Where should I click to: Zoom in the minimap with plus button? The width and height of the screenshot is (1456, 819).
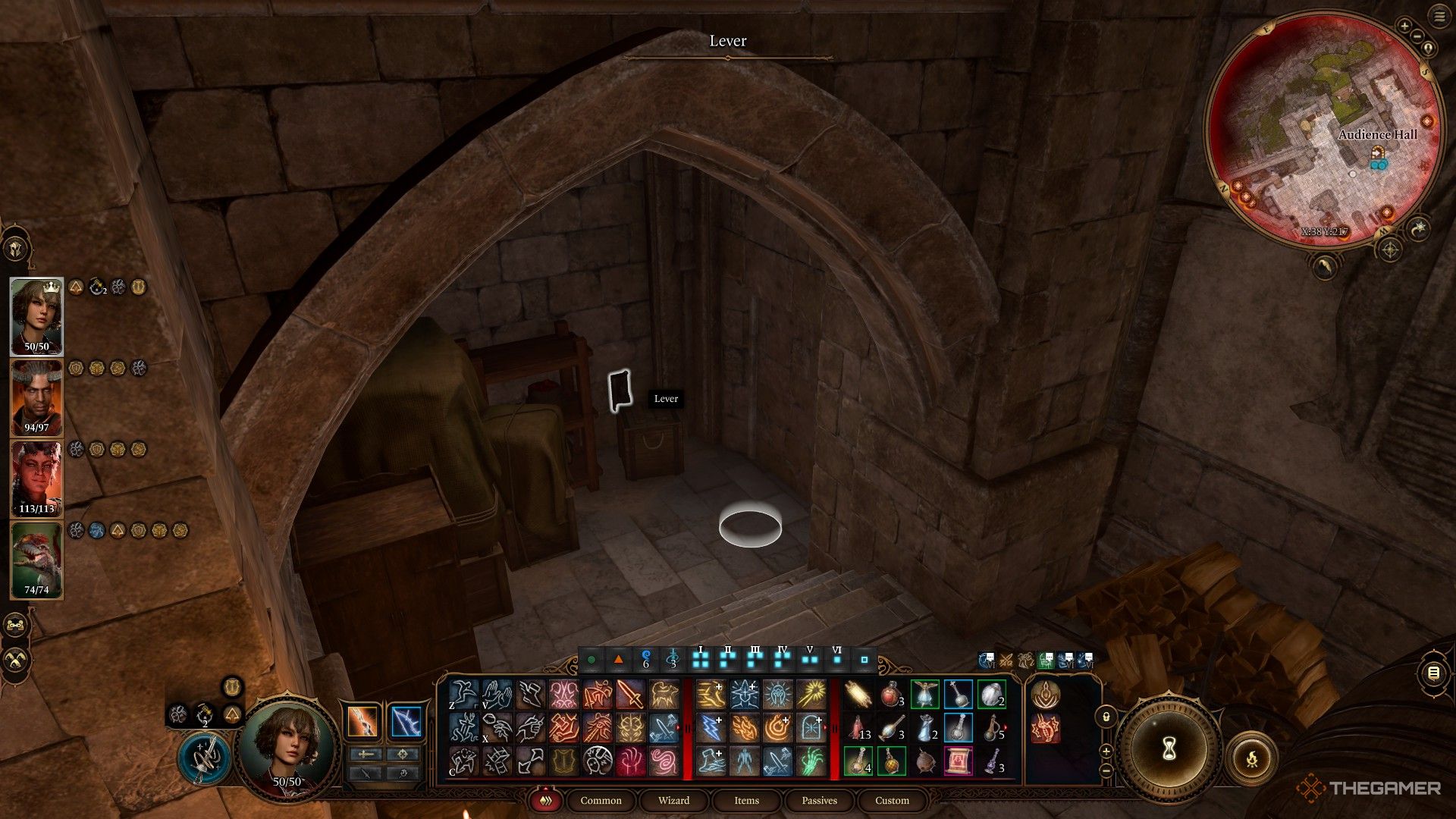pyautogui.click(x=1404, y=26)
